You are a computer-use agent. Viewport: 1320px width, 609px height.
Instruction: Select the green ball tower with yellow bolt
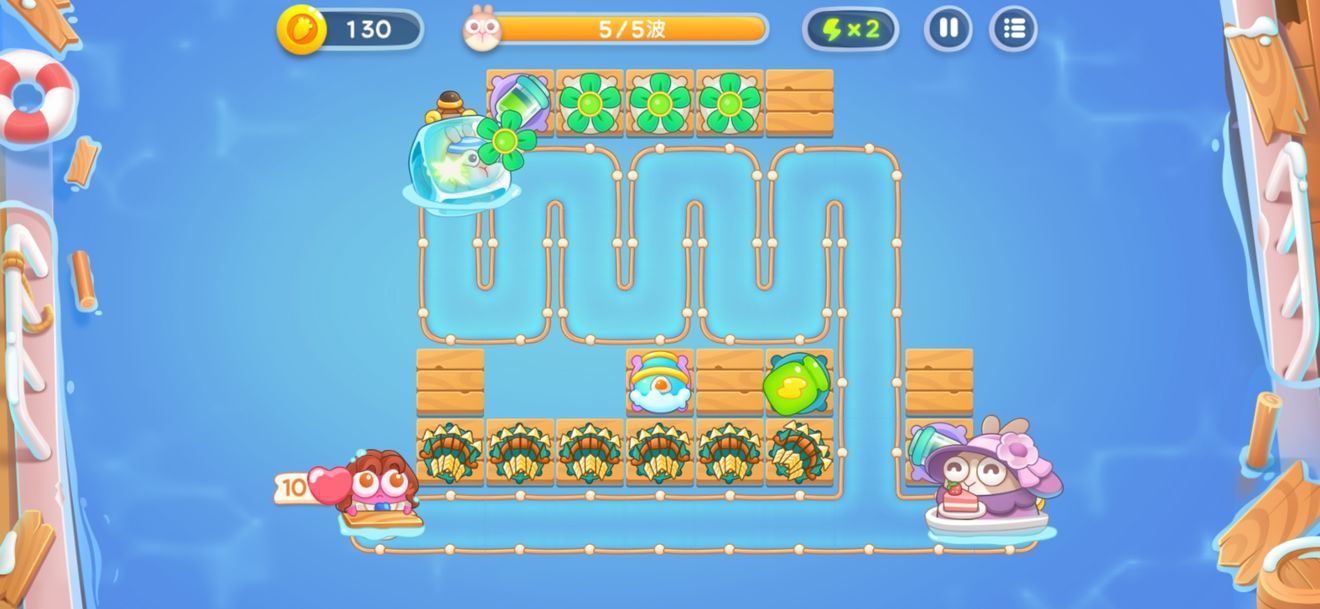click(797, 381)
